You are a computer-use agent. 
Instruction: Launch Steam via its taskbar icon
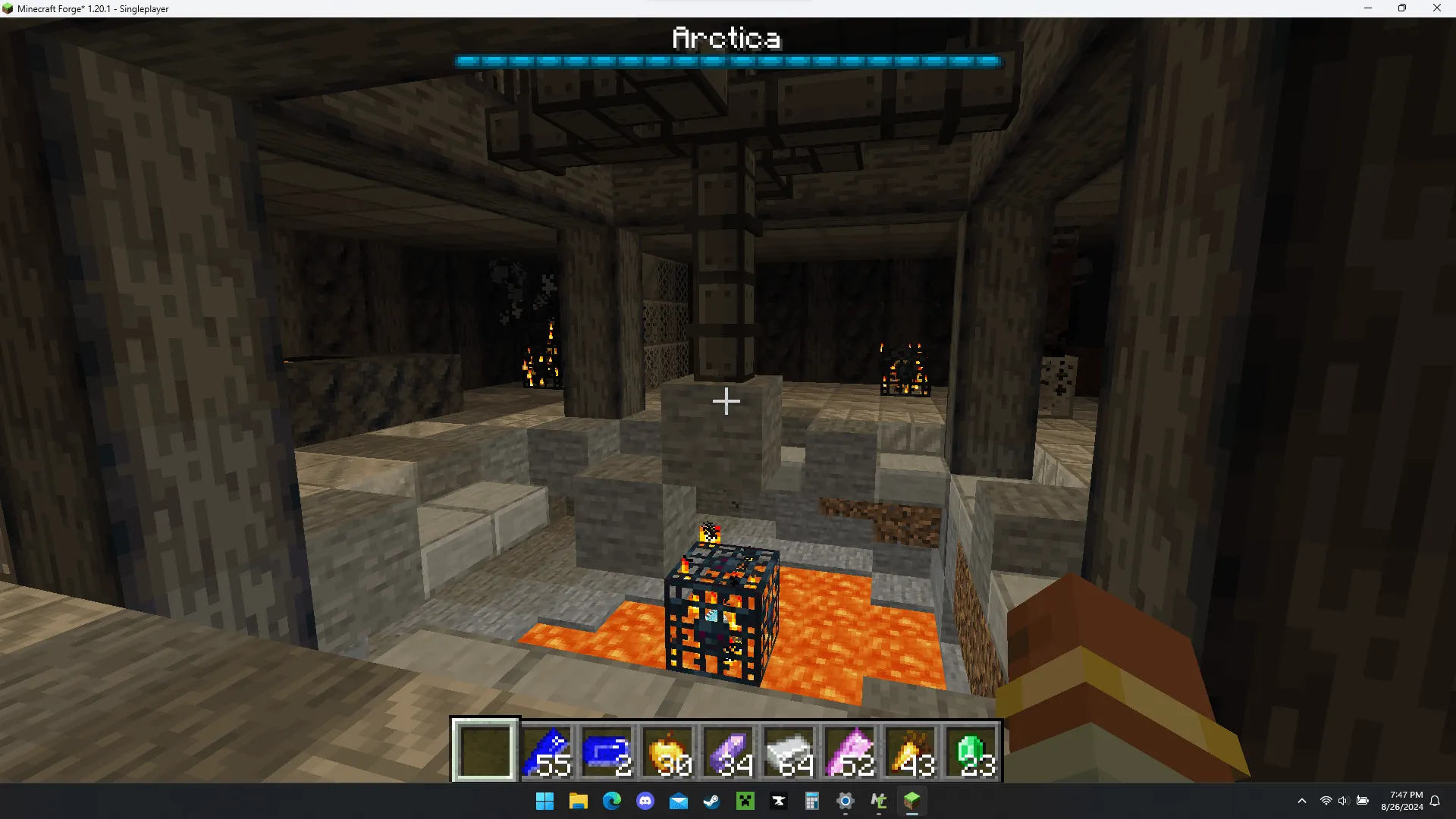[712, 802]
